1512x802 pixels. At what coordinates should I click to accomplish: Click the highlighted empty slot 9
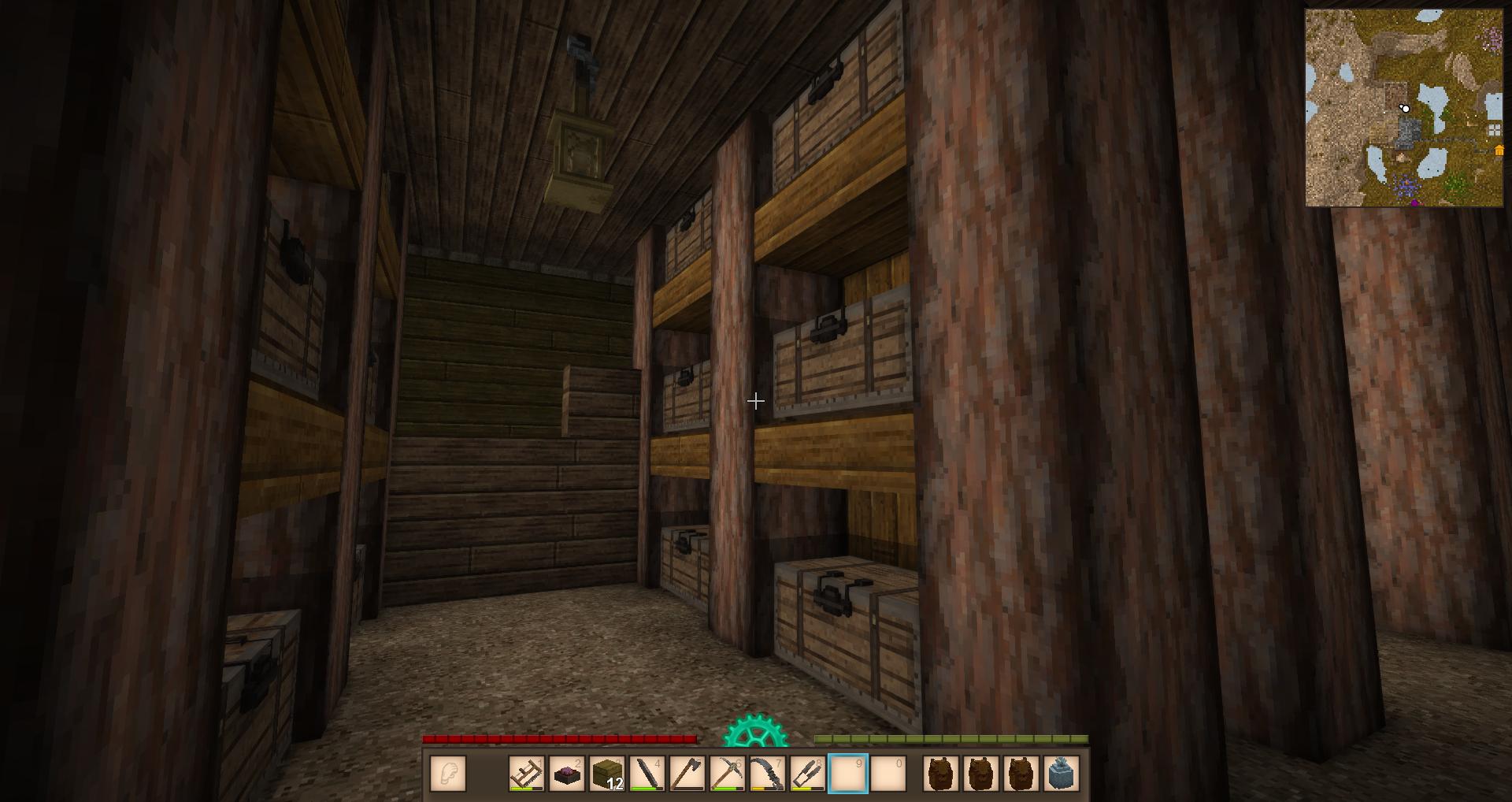pos(848,774)
